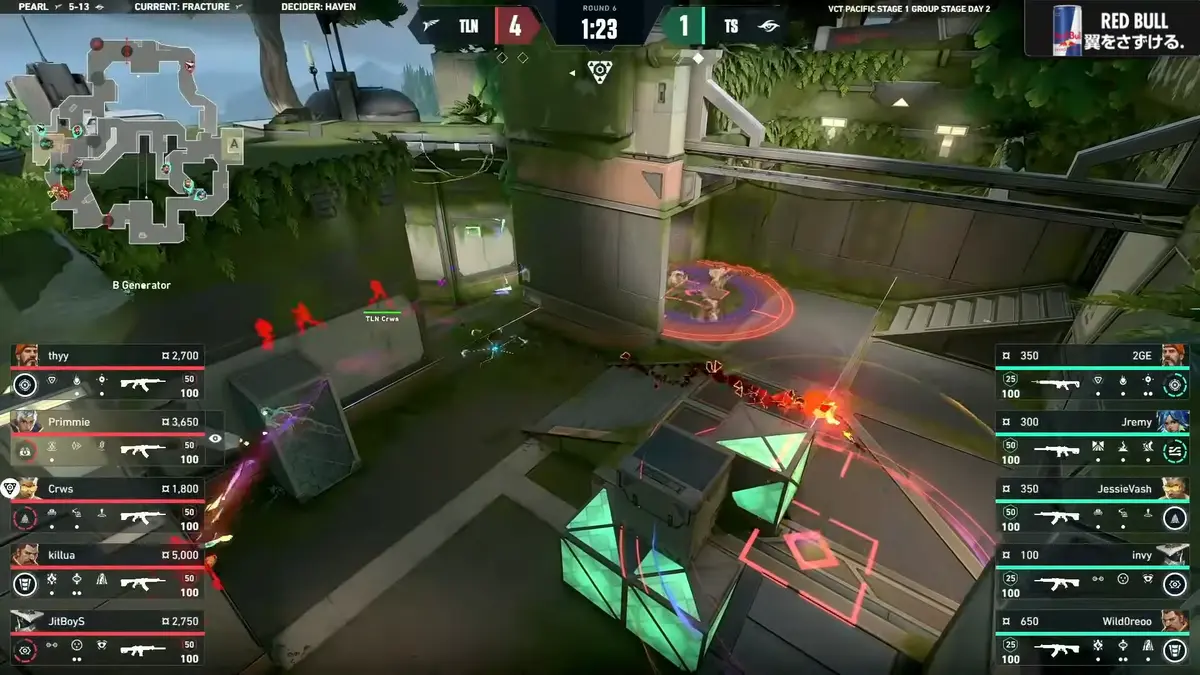Choose Crws in the team list

[x=108, y=503]
